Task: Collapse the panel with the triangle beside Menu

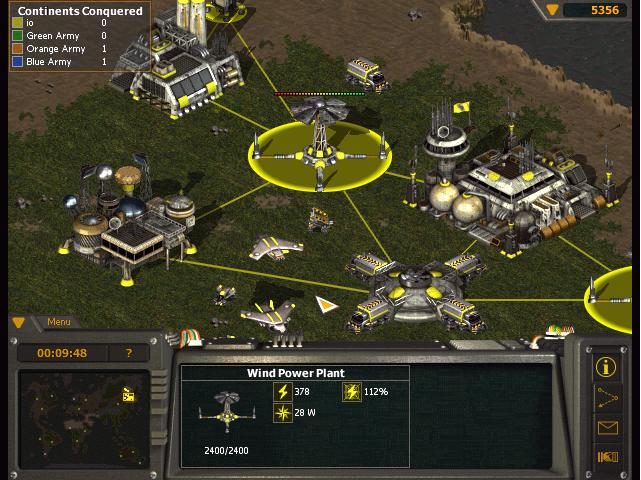Action: (19, 322)
